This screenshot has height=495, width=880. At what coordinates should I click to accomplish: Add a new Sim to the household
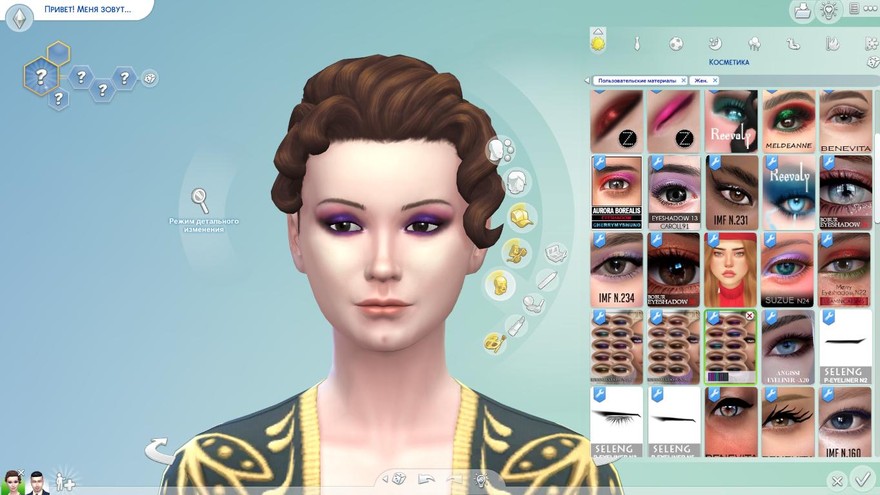click(64, 480)
